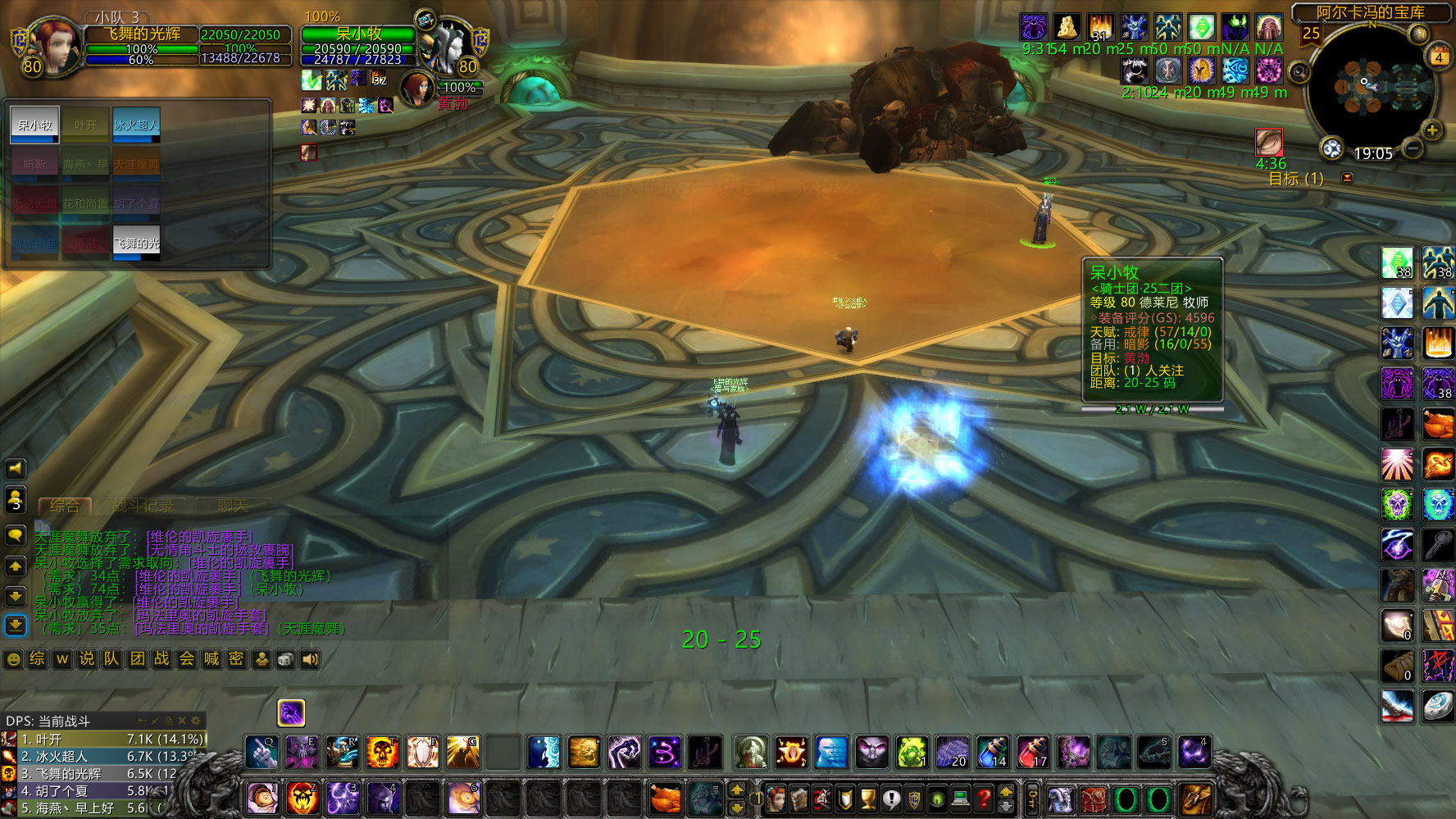Screen dimensions: 1456x819
Task: Open the help question-mark icon
Action: point(982,798)
